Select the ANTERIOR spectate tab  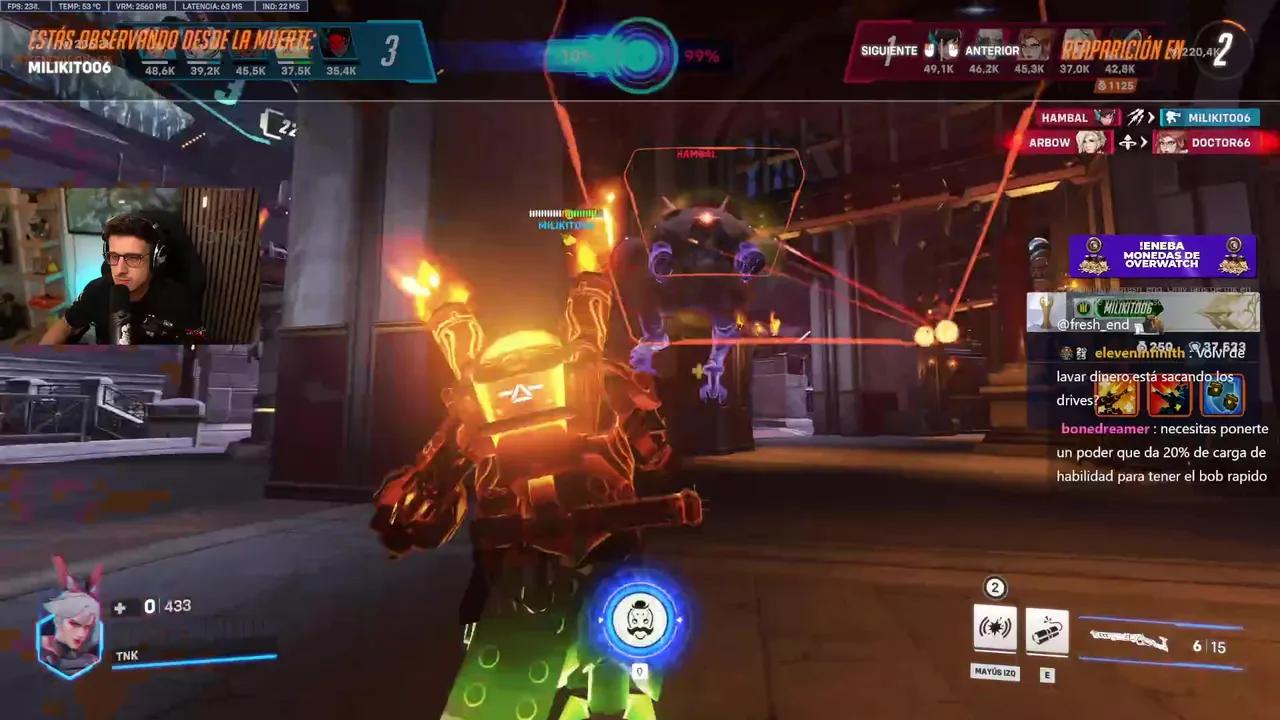[x=995, y=50]
